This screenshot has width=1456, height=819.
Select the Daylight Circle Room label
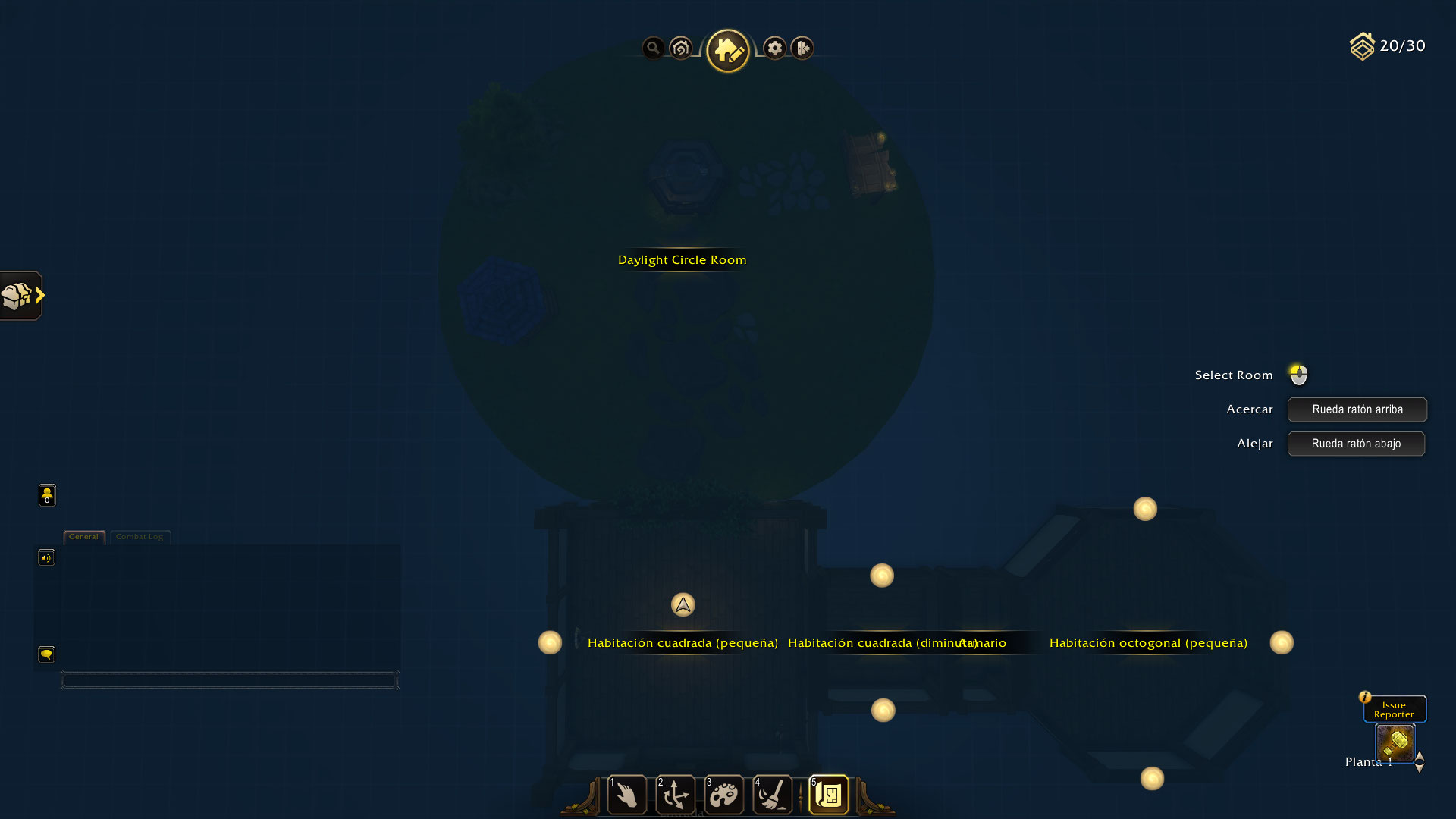coord(682,260)
